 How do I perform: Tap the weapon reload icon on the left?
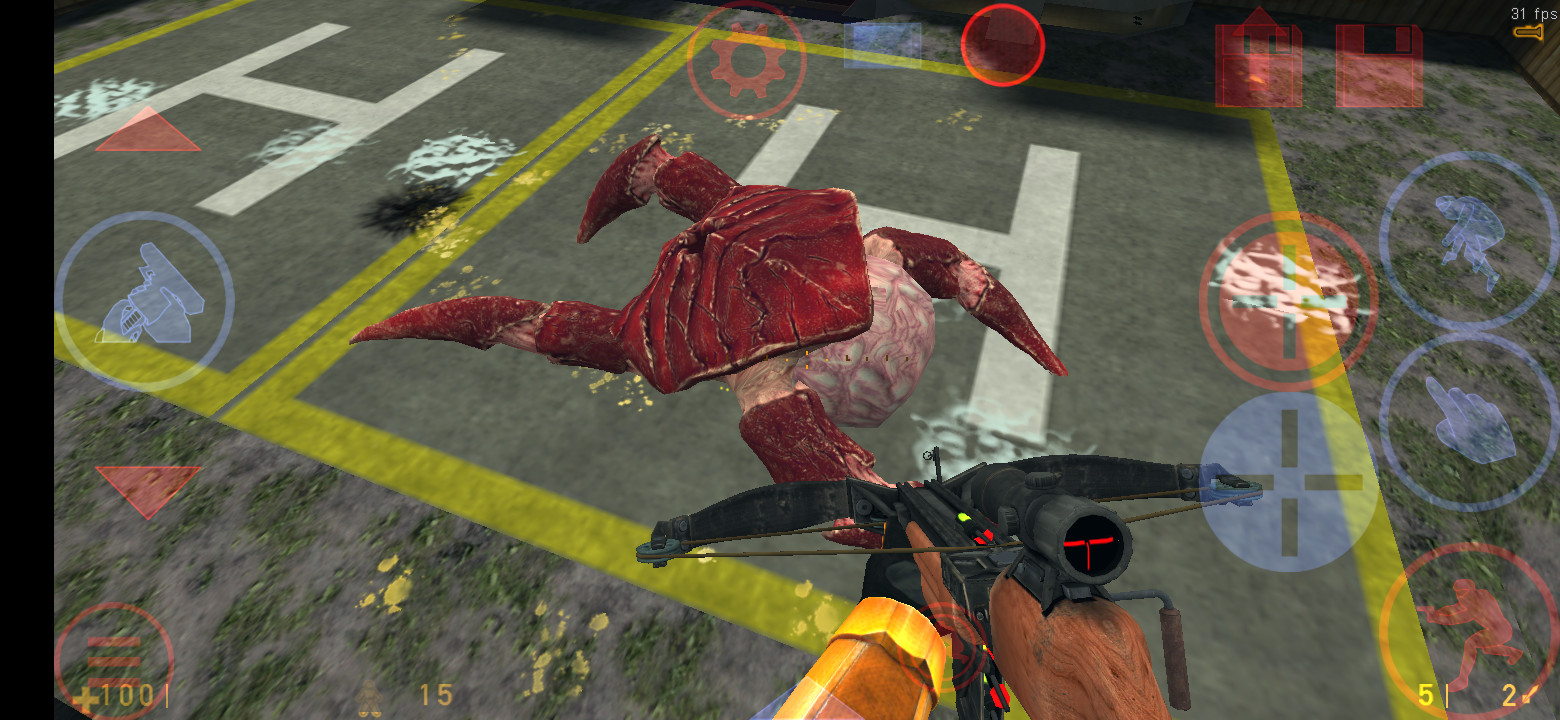tap(150, 295)
